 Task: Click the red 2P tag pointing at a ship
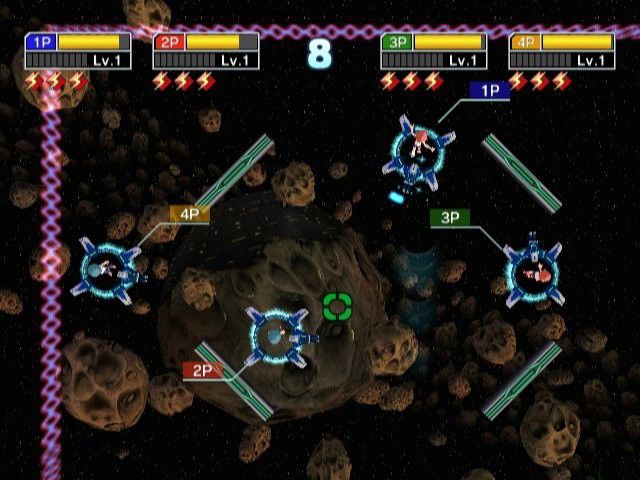[x=202, y=370]
